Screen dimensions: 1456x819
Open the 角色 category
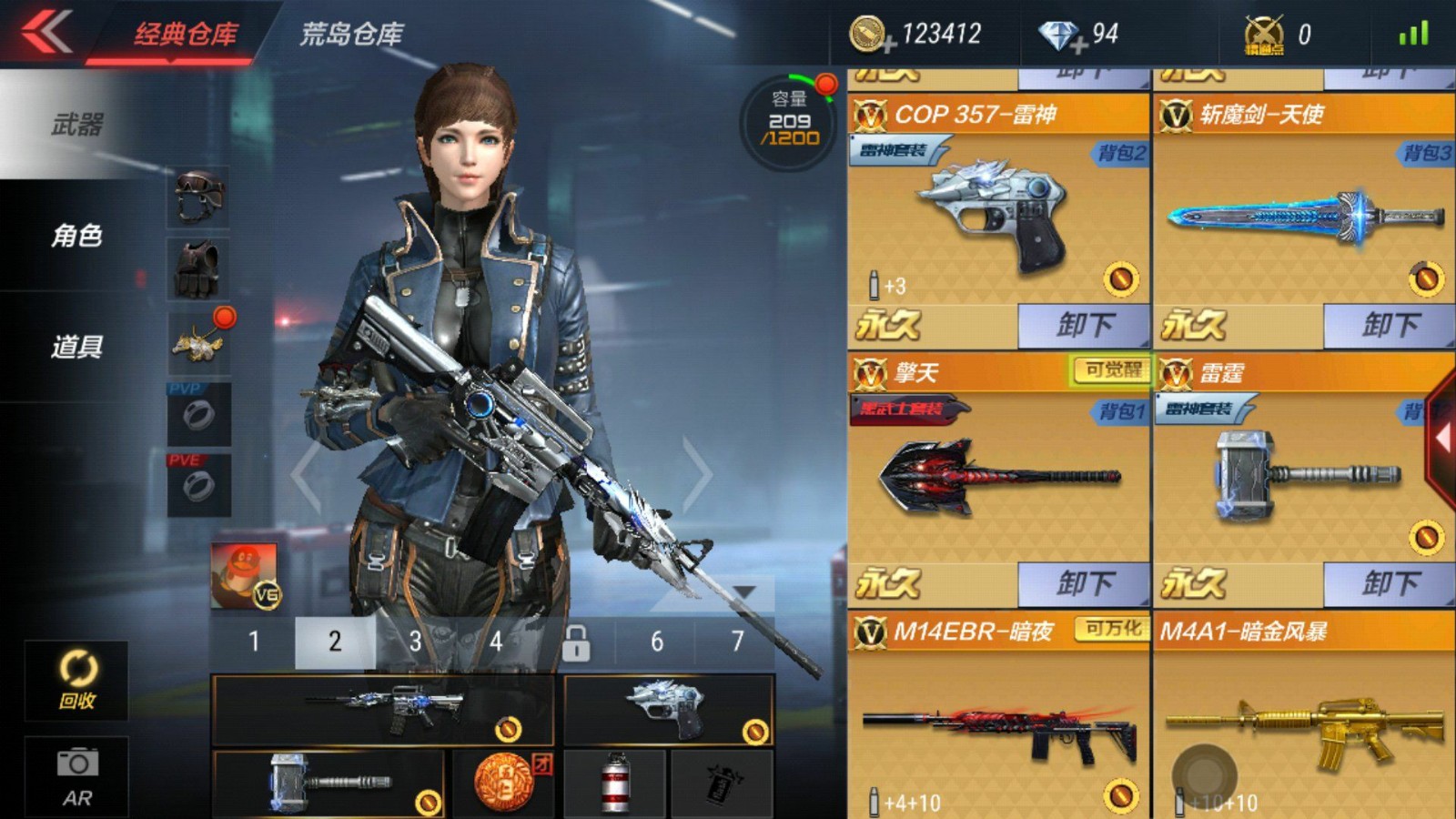77,236
